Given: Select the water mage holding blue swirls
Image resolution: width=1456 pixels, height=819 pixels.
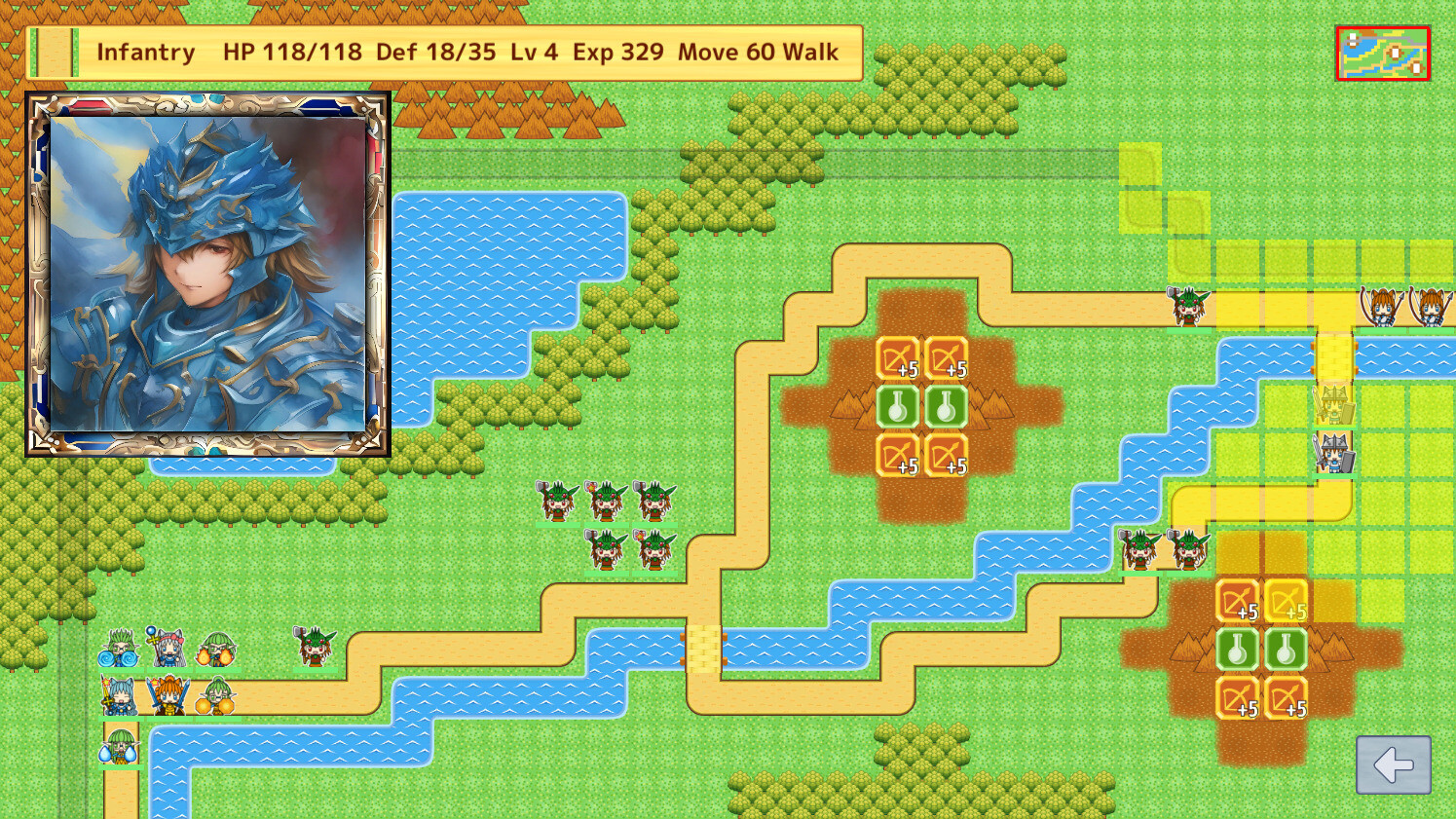Looking at the screenshot, I should (x=117, y=648).
